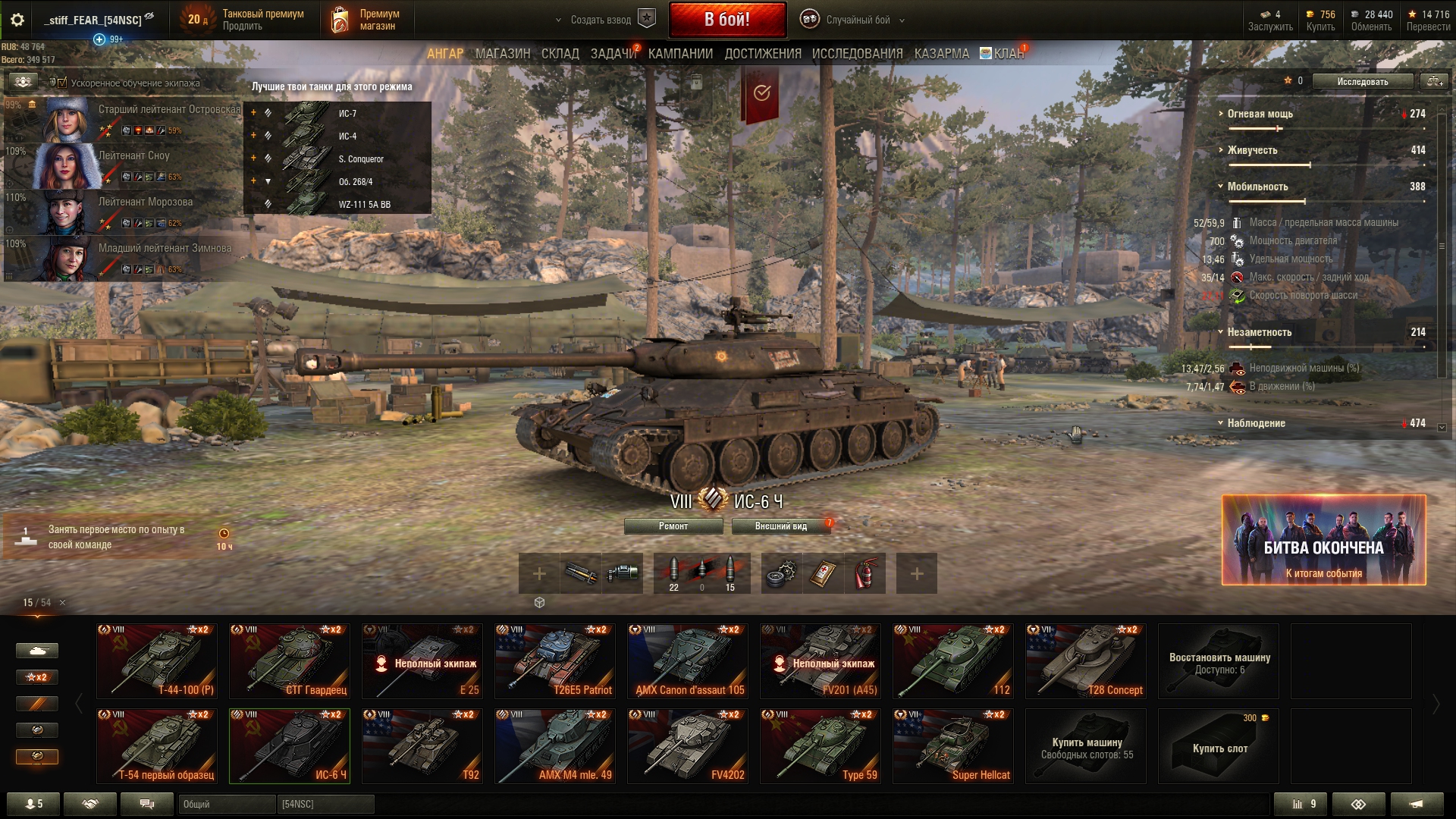
Task: Start battle with the red В бой! button
Action: point(727,20)
